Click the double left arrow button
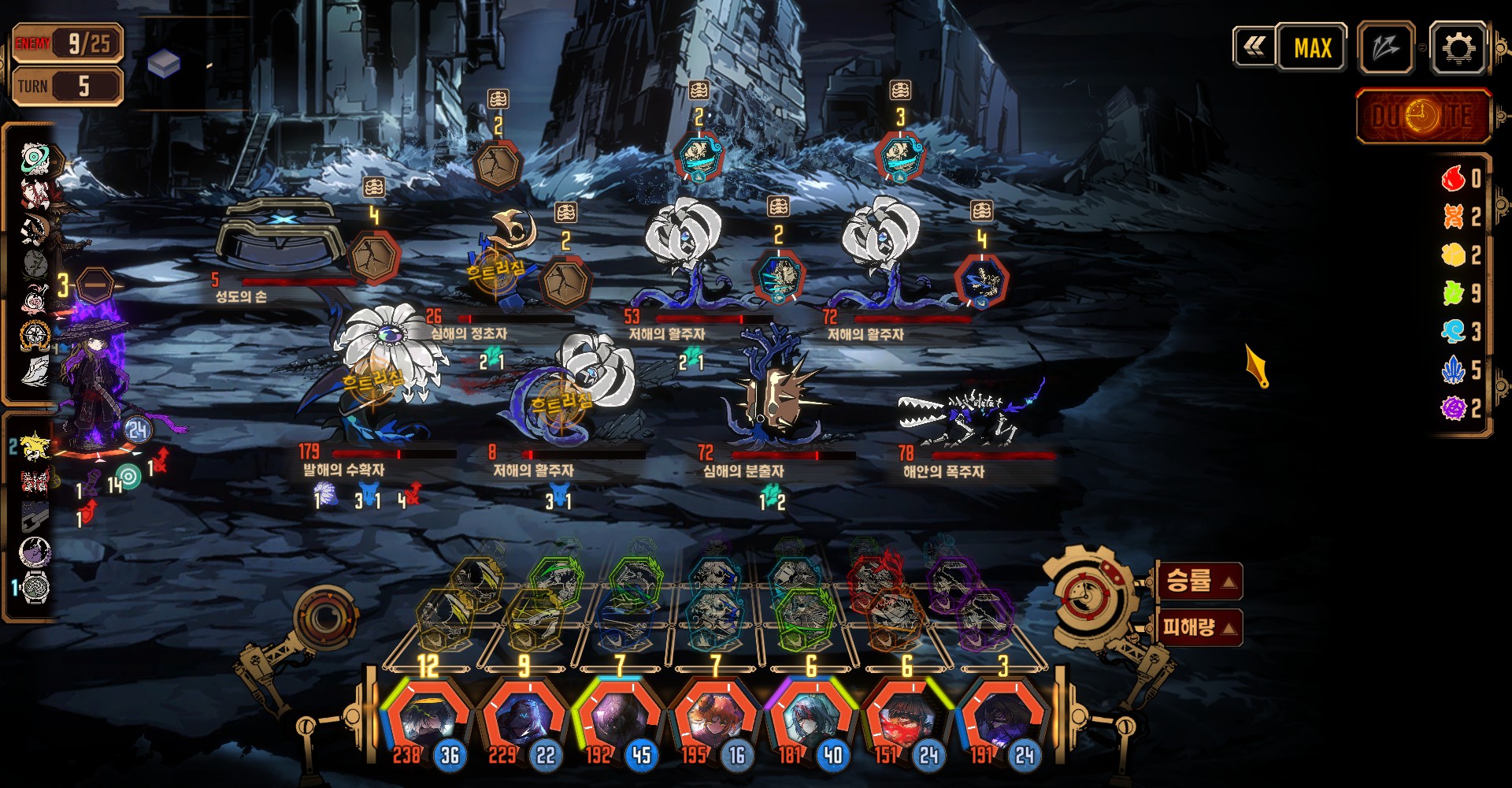1512x788 pixels. tap(1254, 47)
